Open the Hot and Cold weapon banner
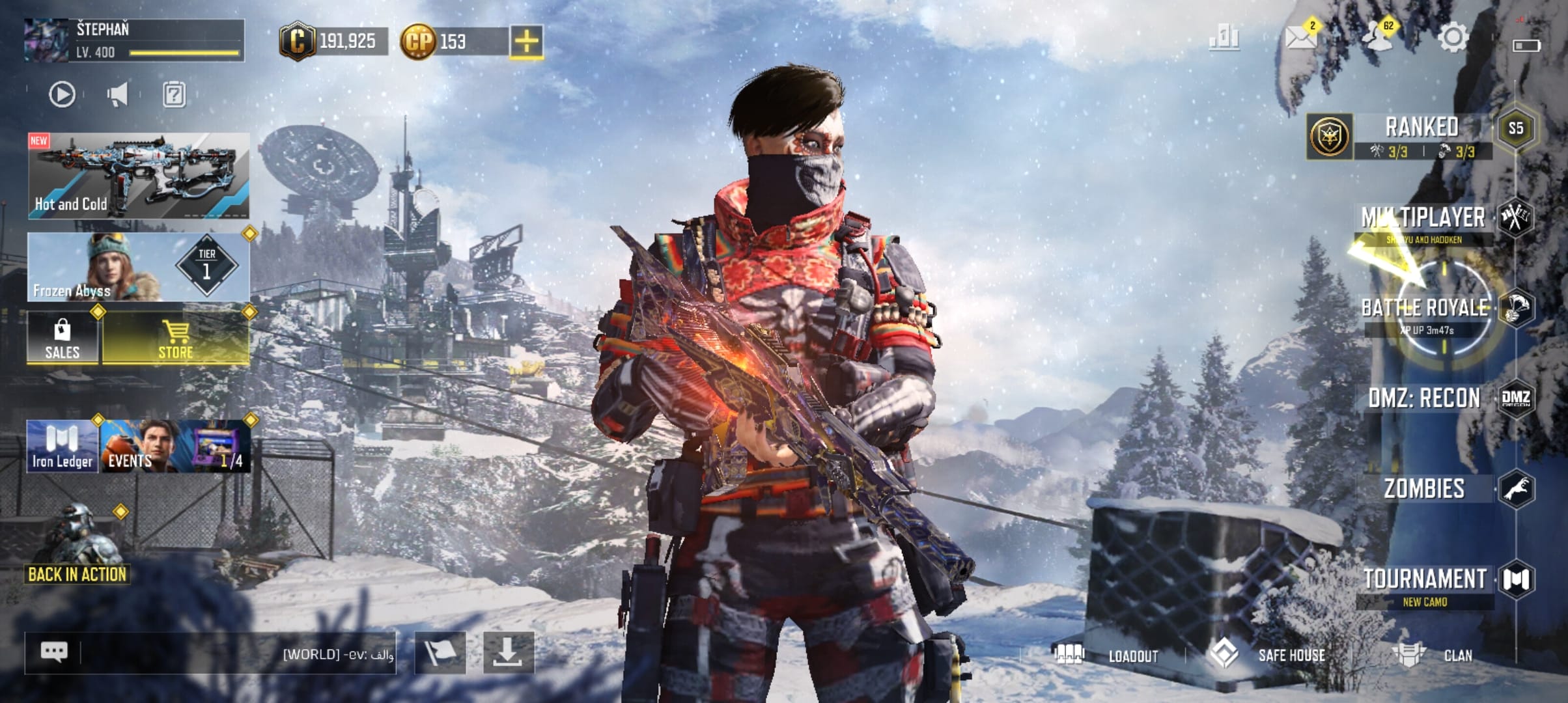 (138, 176)
